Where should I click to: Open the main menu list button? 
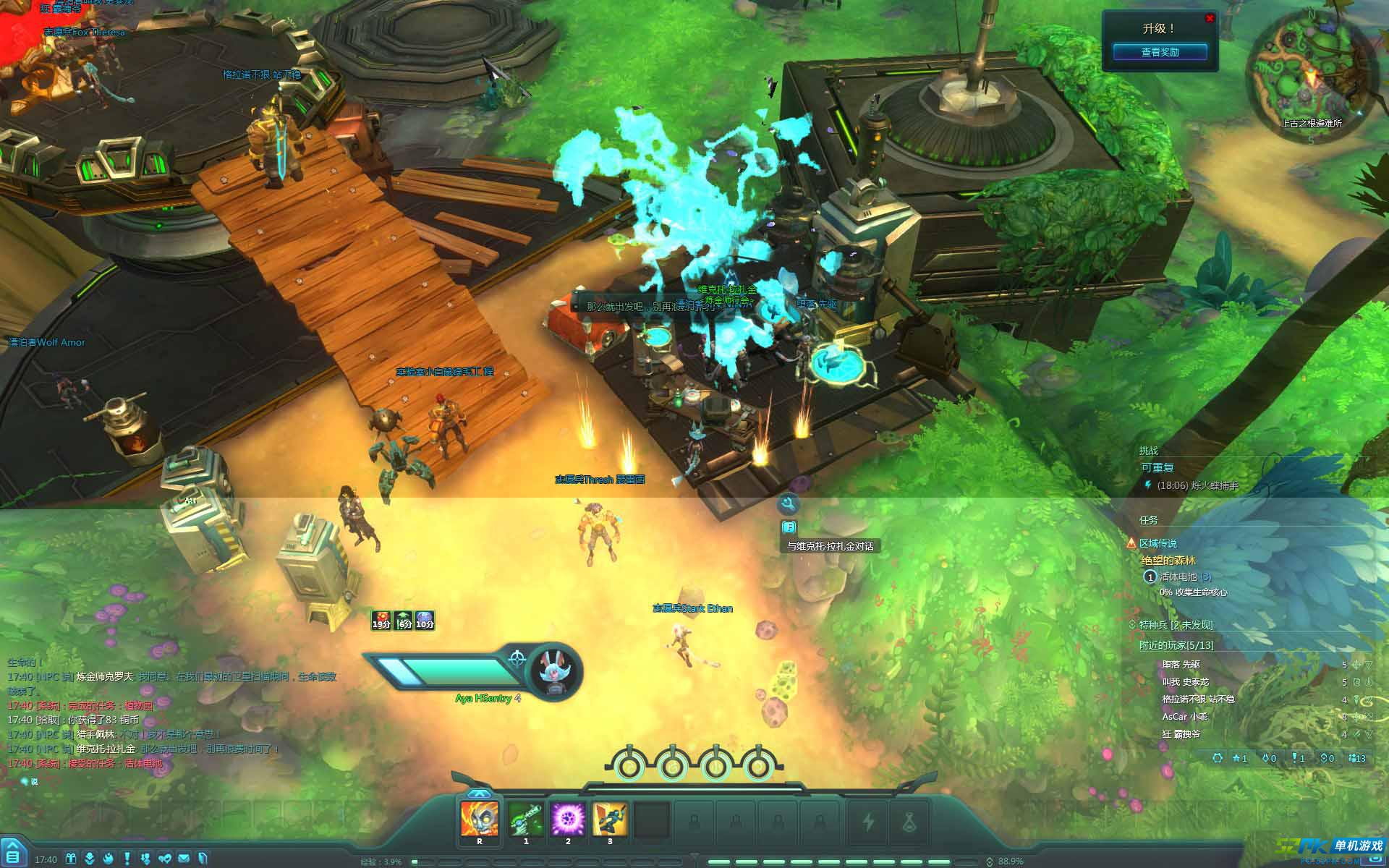tap(14, 852)
